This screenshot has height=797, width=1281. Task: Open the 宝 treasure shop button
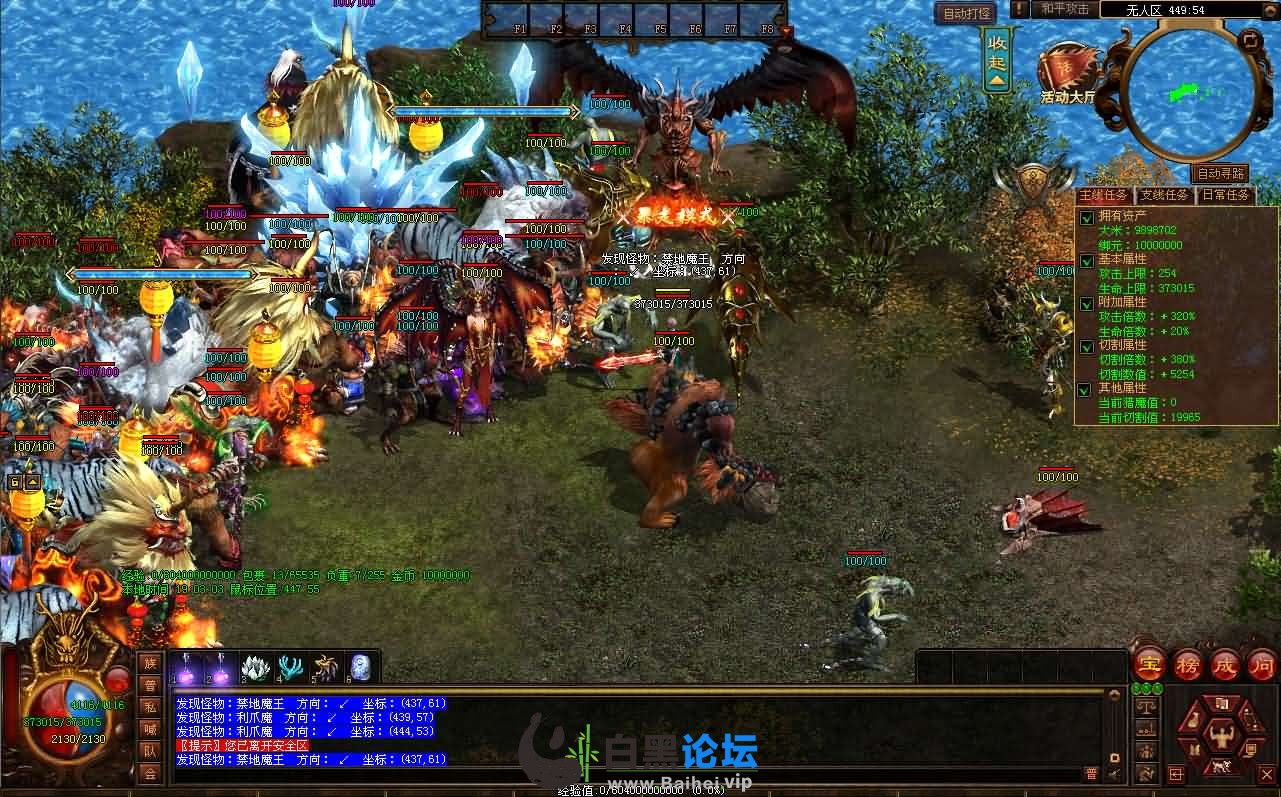[x=1150, y=664]
